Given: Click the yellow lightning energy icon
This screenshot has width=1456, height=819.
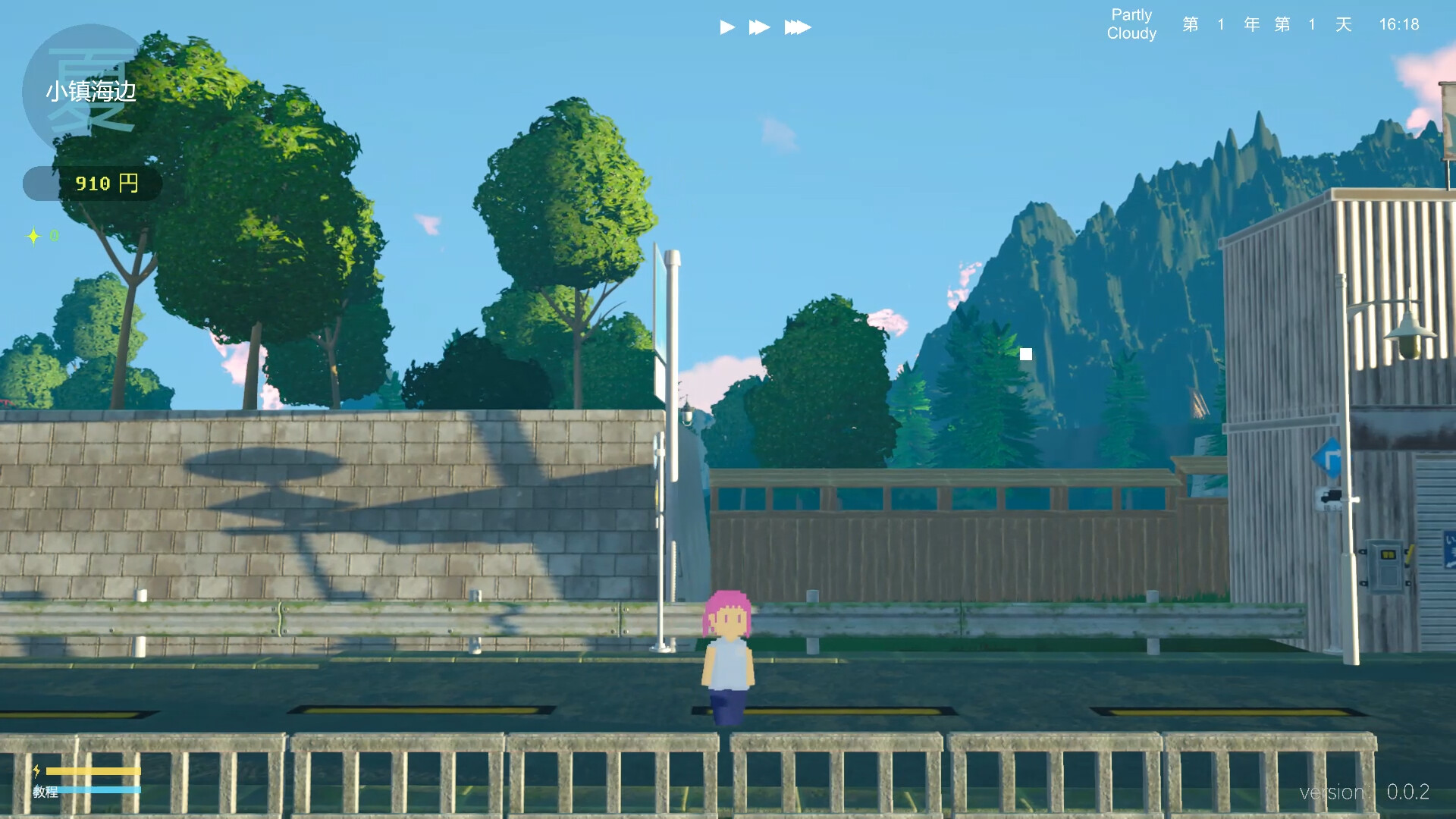Looking at the screenshot, I should pos(38,771).
